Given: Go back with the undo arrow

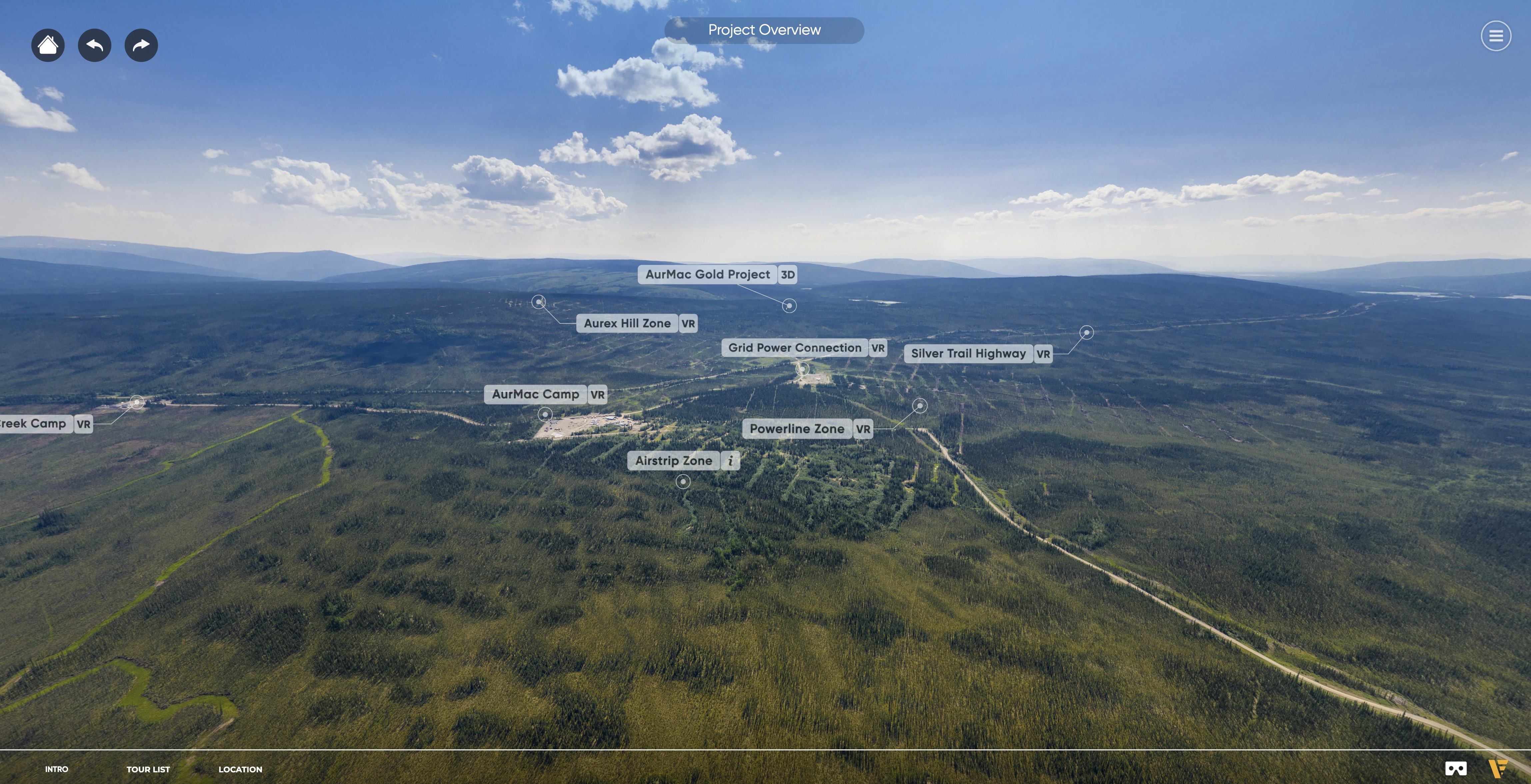Looking at the screenshot, I should point(95,45).
